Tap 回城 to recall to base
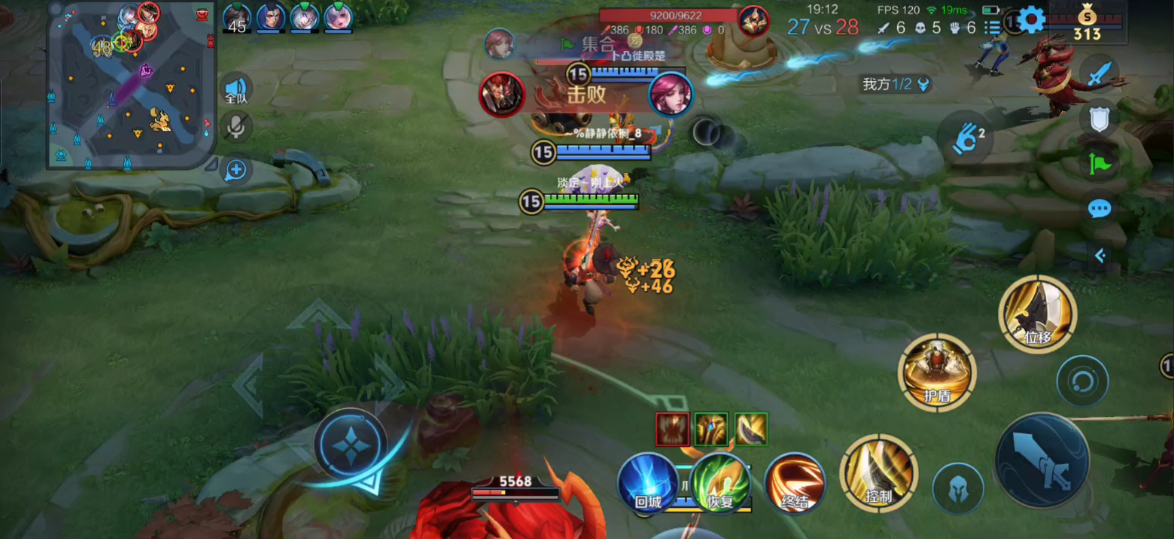The width and height of the screenshot is (1174, 539). coord(647,482)
